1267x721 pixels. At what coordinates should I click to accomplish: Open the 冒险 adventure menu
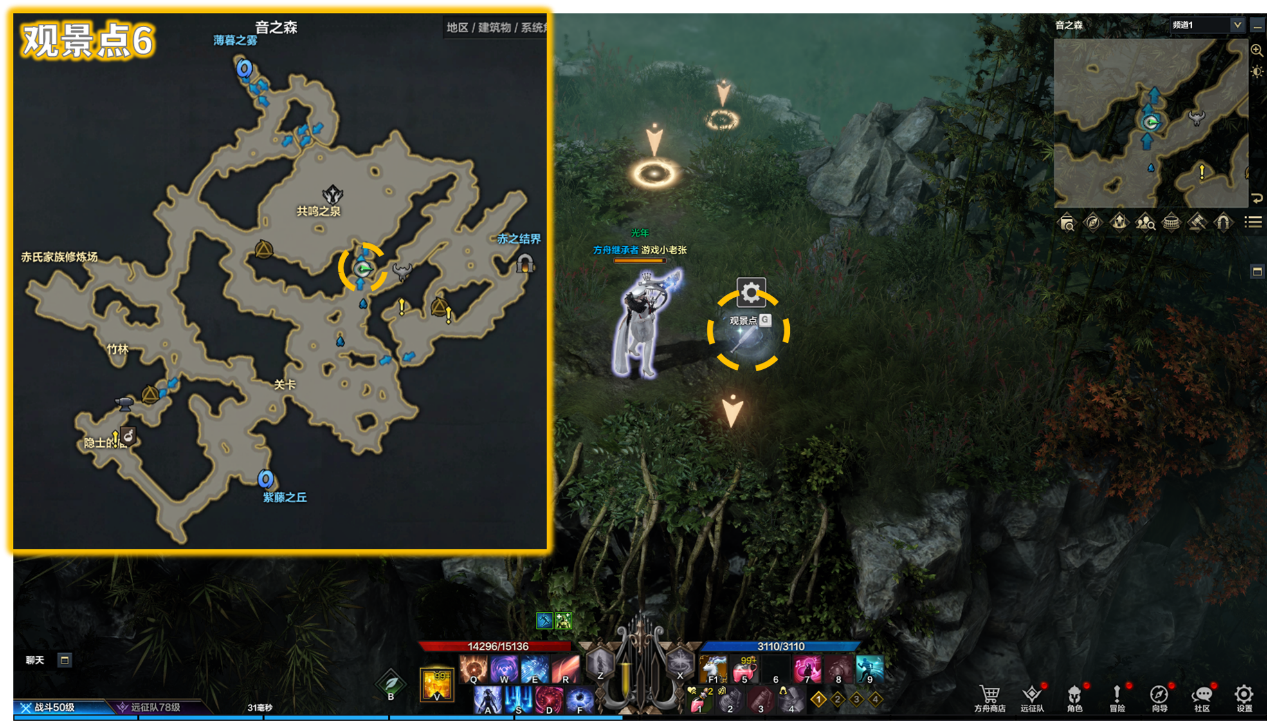(1117, 695)
